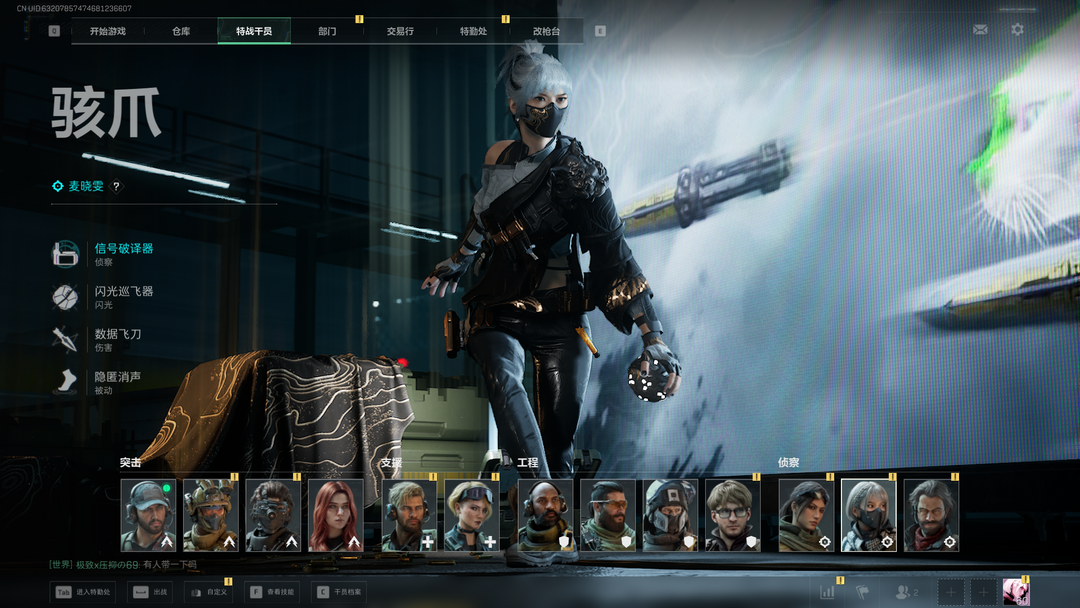Screen dimensions: 1080x608
Task: Switch to the 仓库 (Warehouse) tab
Action: (x=181, y=31)
